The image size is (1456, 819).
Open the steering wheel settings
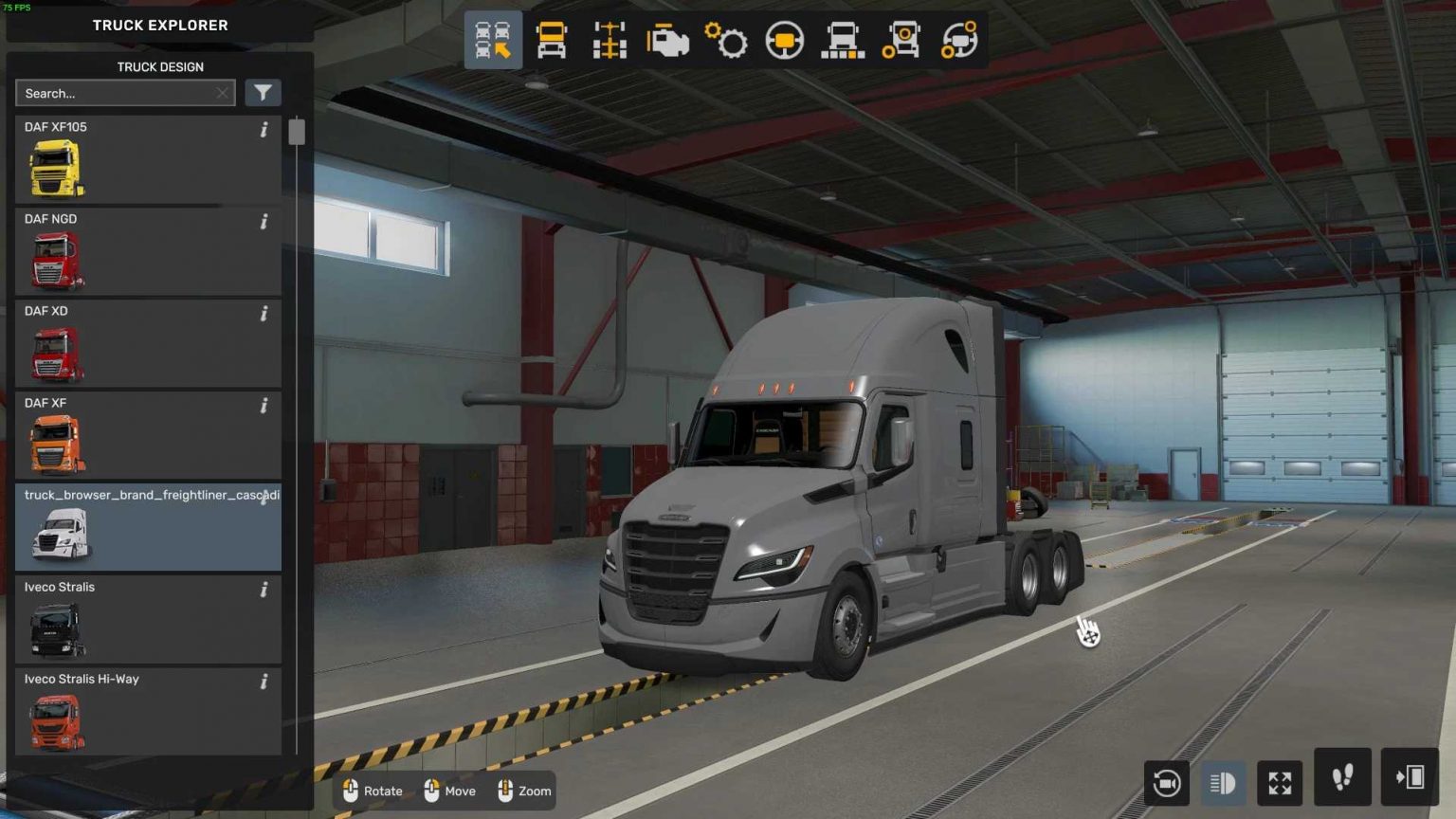tap(784, 40)
